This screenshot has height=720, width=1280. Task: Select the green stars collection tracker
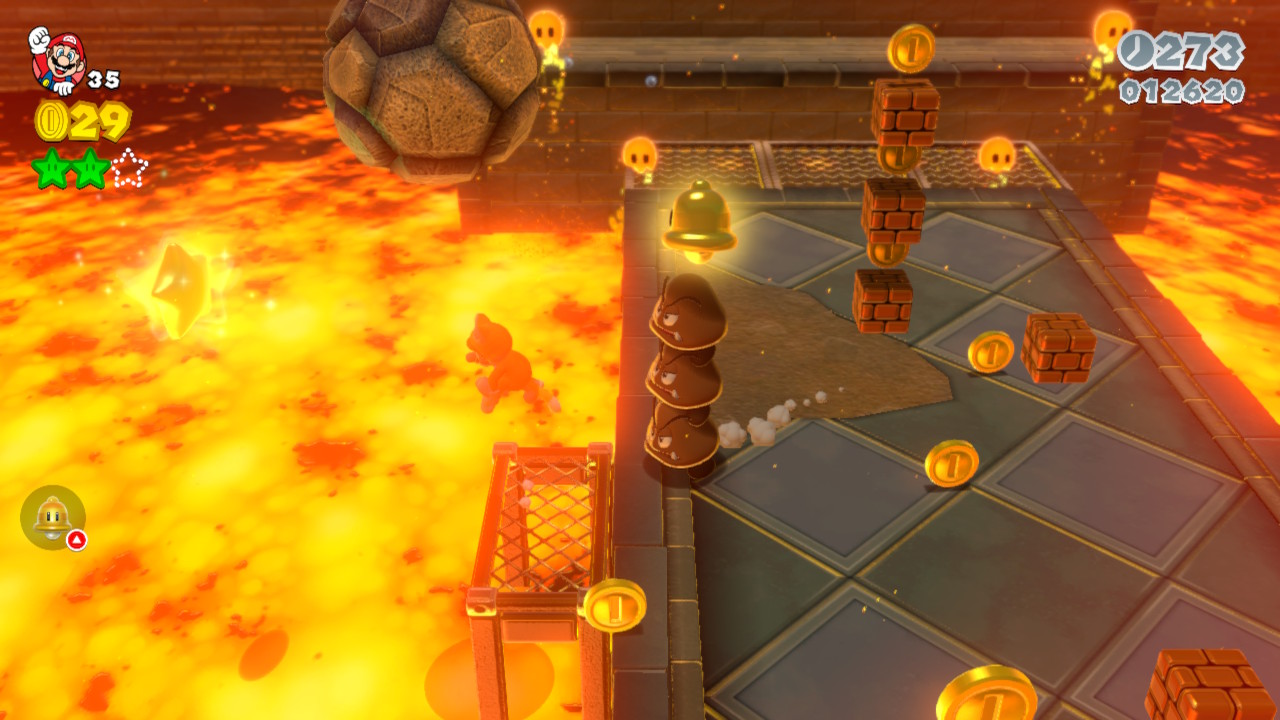90,168
